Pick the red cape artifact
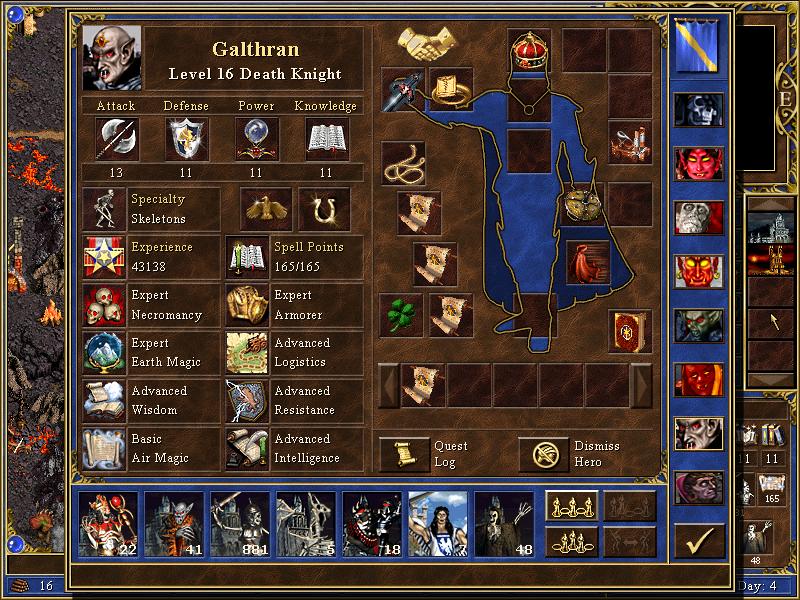The width and height of the screenshot is (800, 600). pyautogui.click(x=587, y=262)
